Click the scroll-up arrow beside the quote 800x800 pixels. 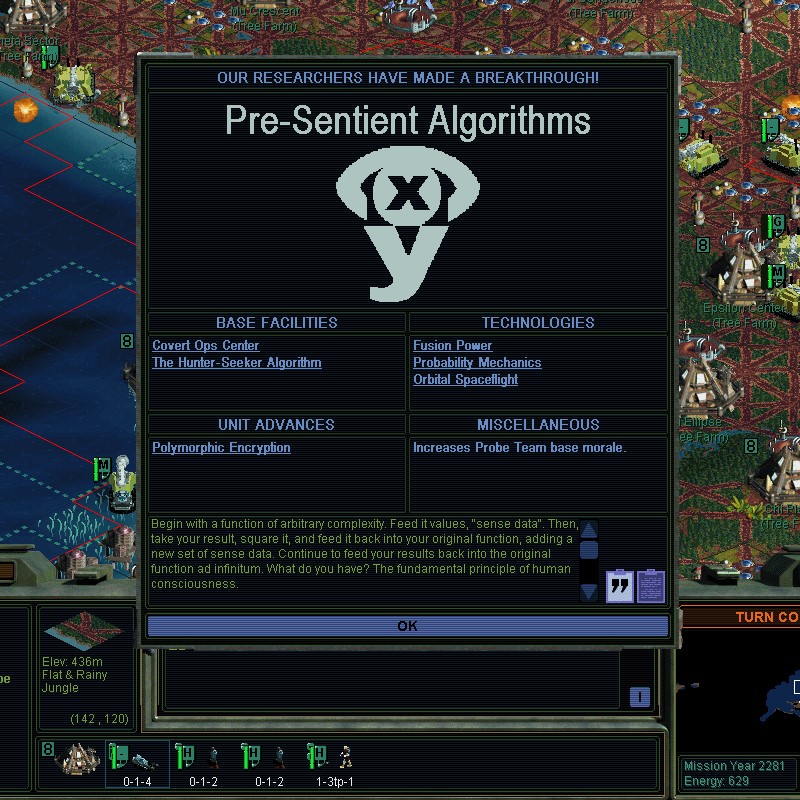(589, 530)
